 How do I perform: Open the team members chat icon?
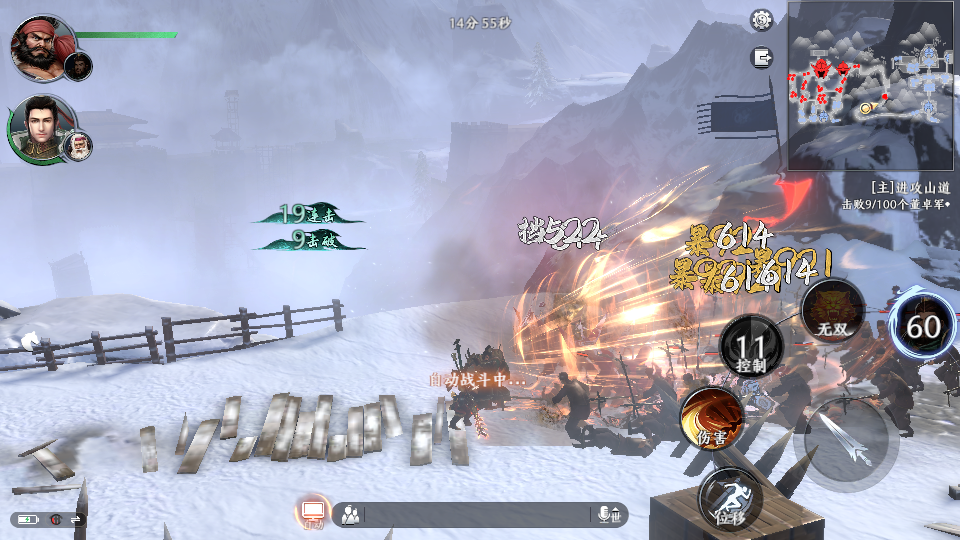pos(350,515)
